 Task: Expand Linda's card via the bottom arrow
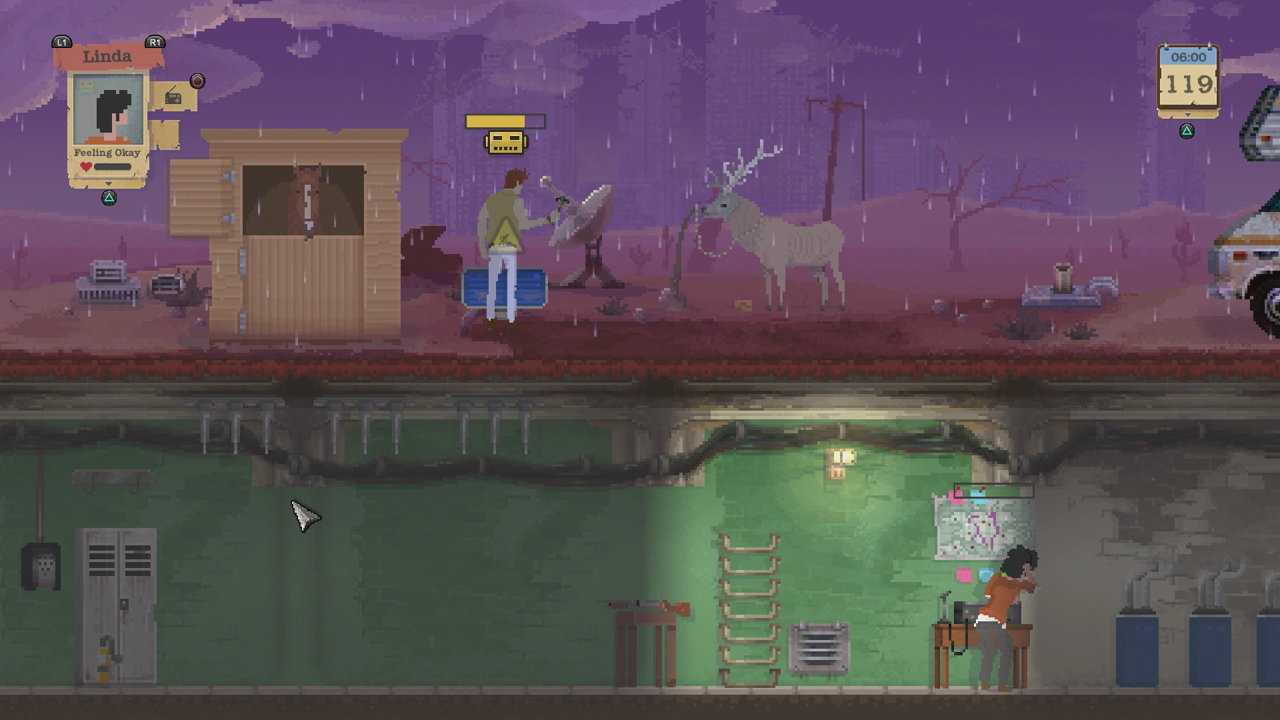(x=107, y=184)
